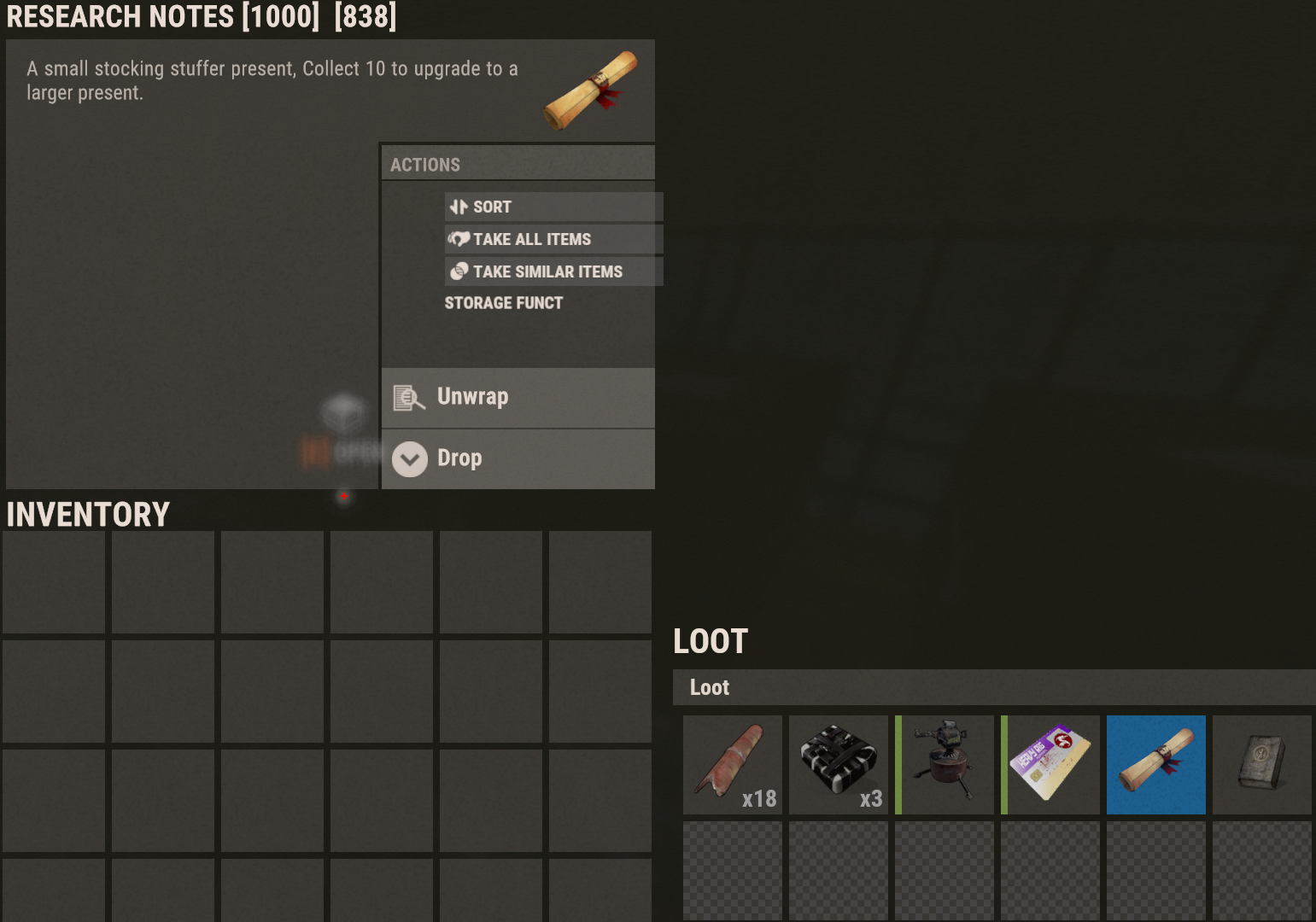This screenshot has width=1316, height=922.
Task: Select the x18 metal pipe slot
Action: coord(733,765)
